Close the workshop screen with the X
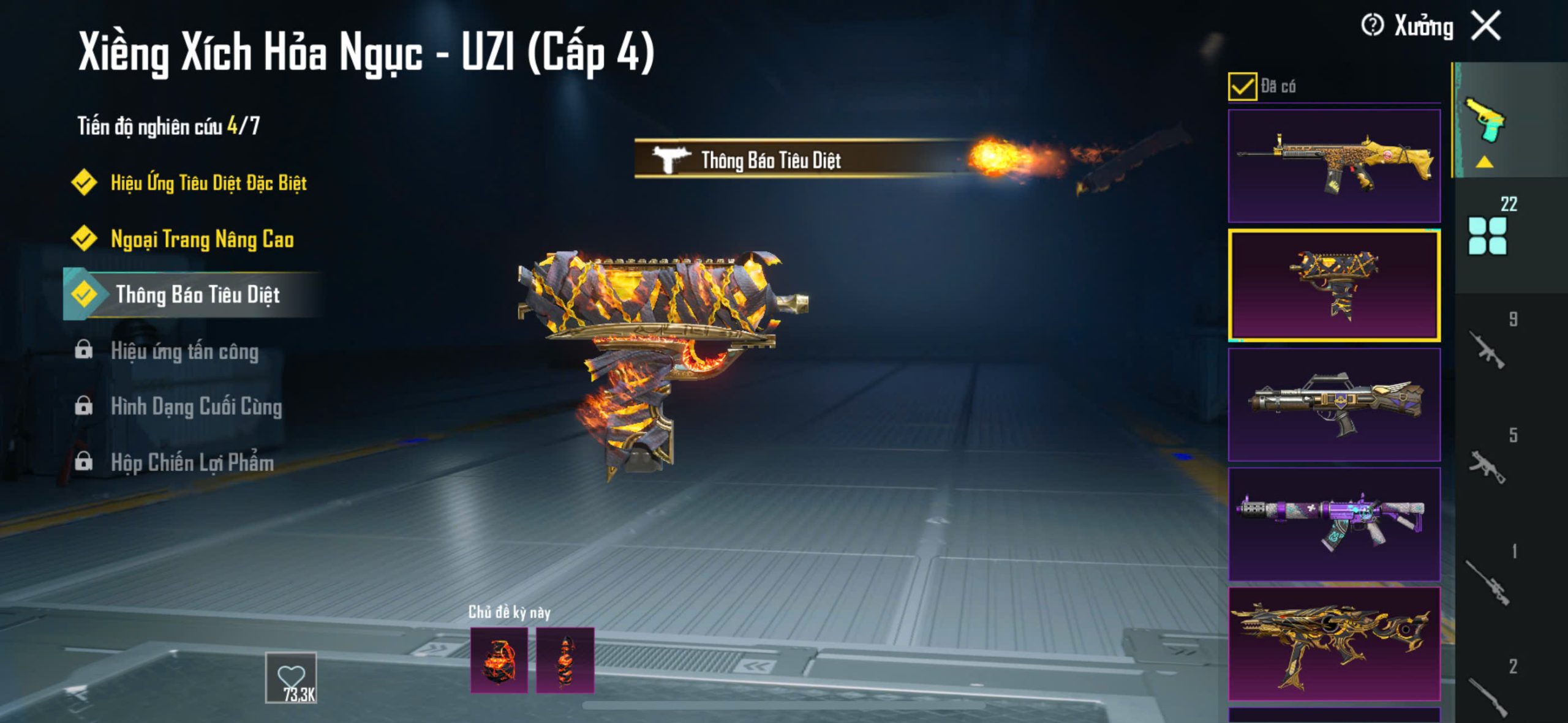 tap(1486, 26)
